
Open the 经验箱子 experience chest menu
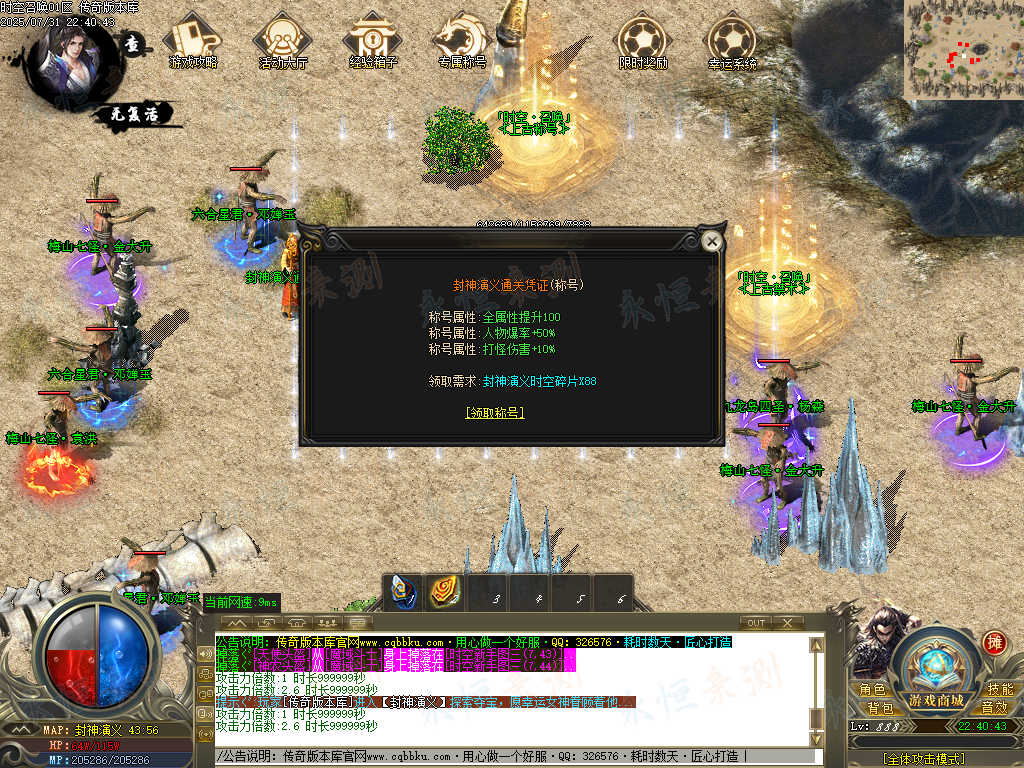point(373,40)
